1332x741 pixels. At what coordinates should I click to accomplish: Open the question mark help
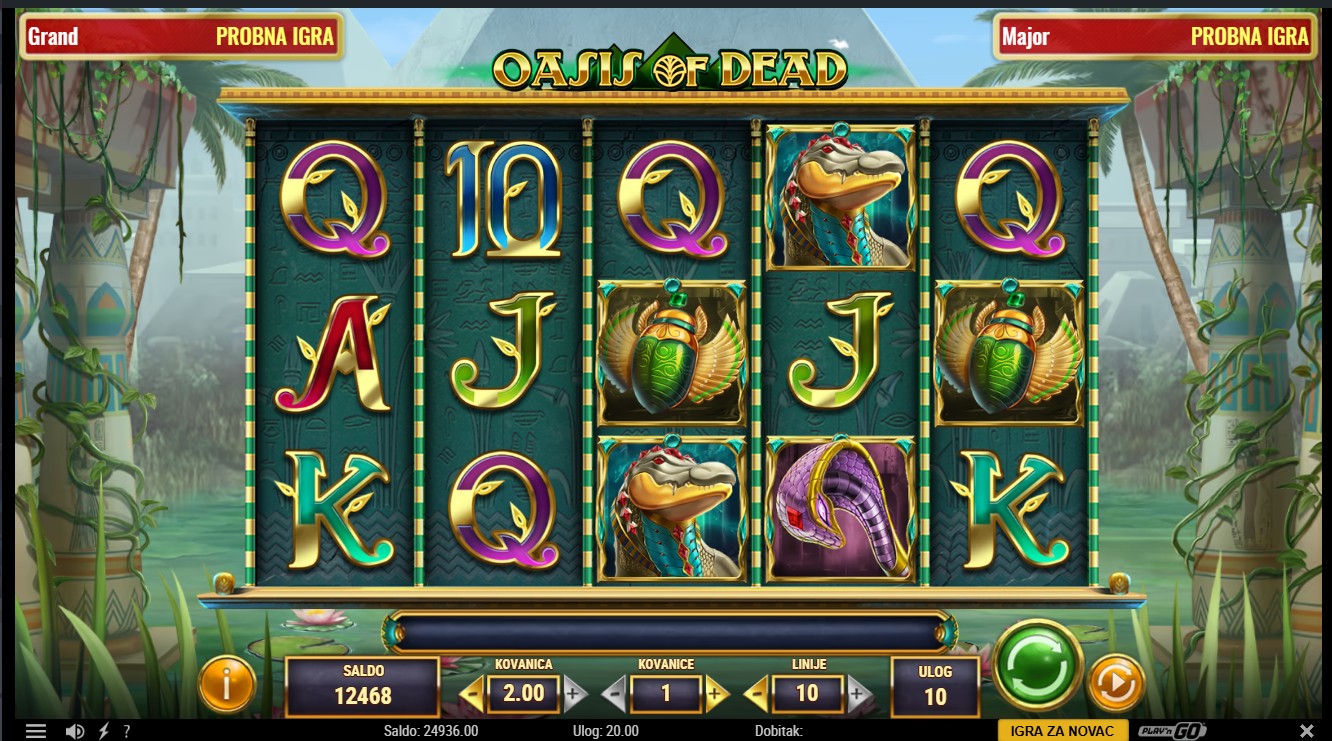[127, 731]
